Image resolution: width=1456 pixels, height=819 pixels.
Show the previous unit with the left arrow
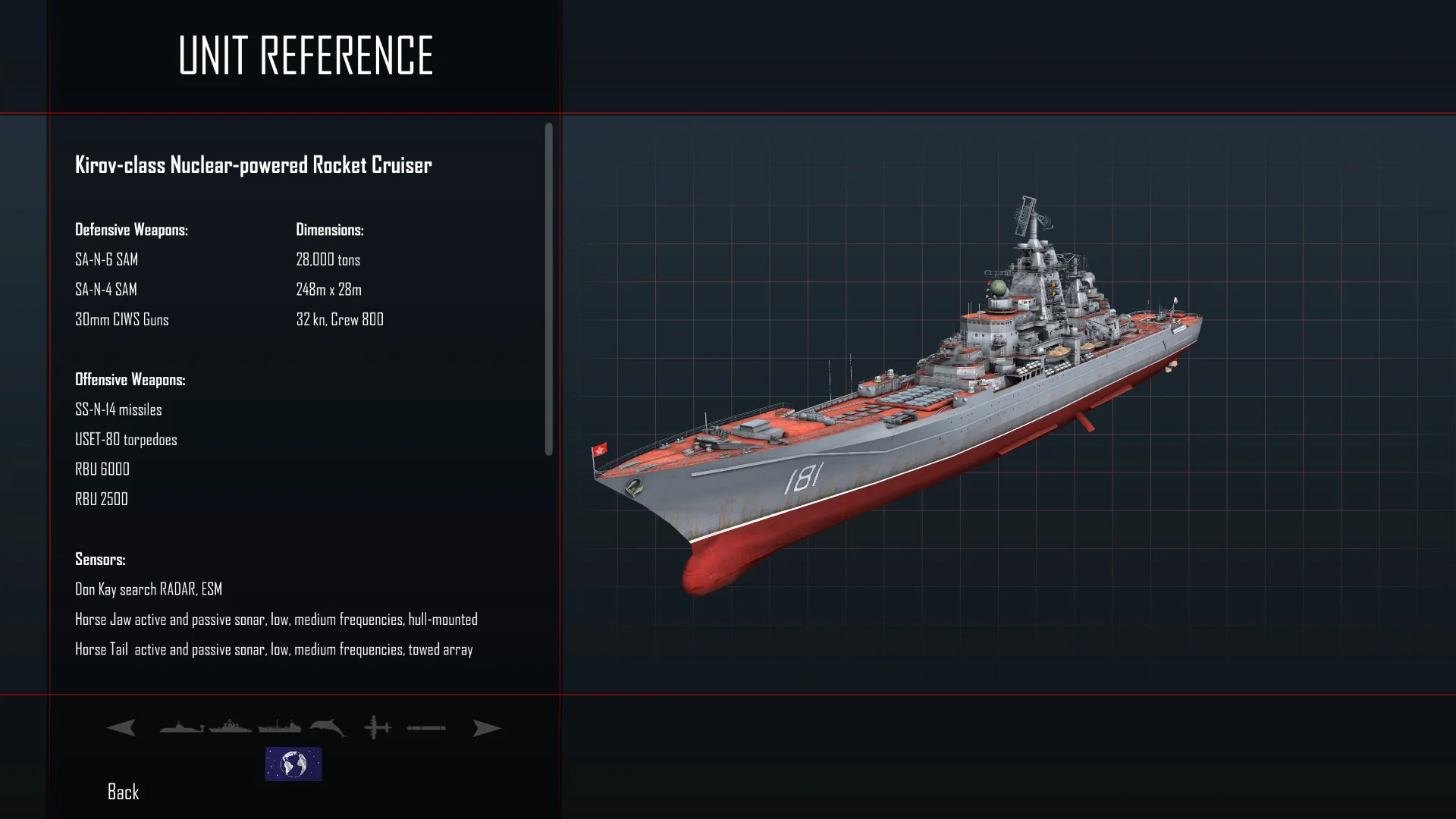click(x=121, y=728)
